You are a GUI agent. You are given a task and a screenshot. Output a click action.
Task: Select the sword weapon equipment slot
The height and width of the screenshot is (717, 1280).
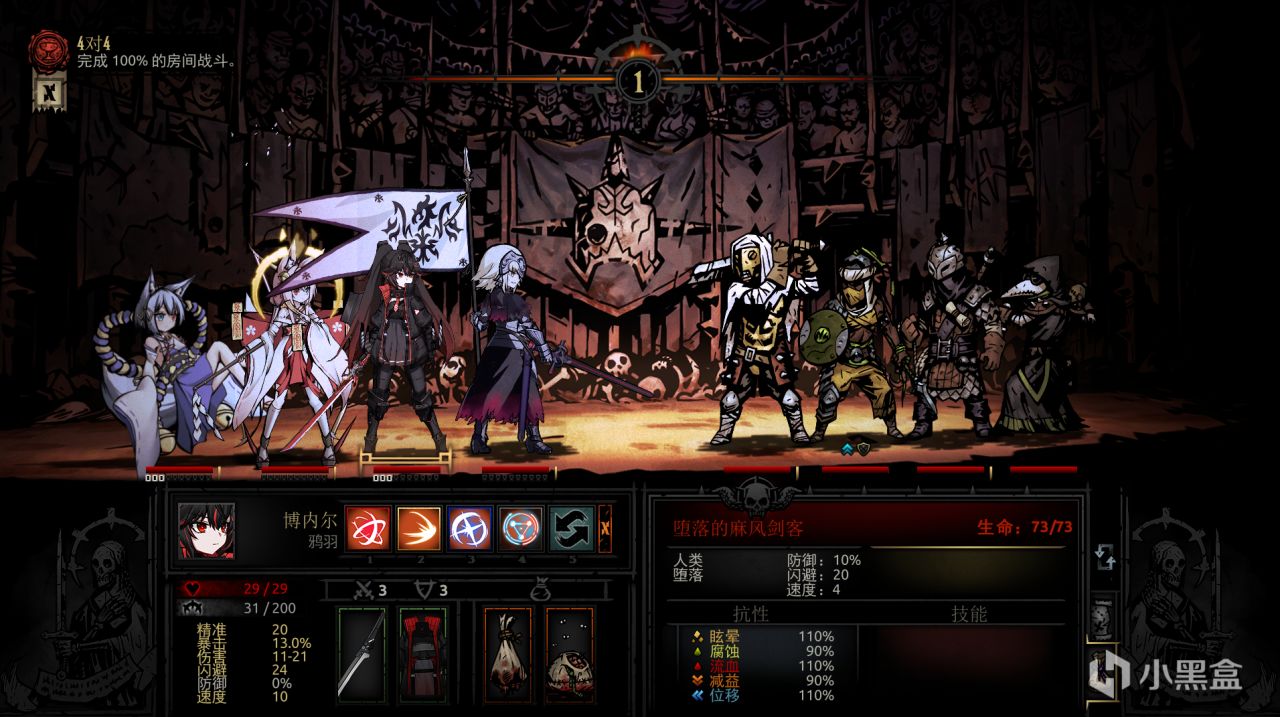point(361,652)
